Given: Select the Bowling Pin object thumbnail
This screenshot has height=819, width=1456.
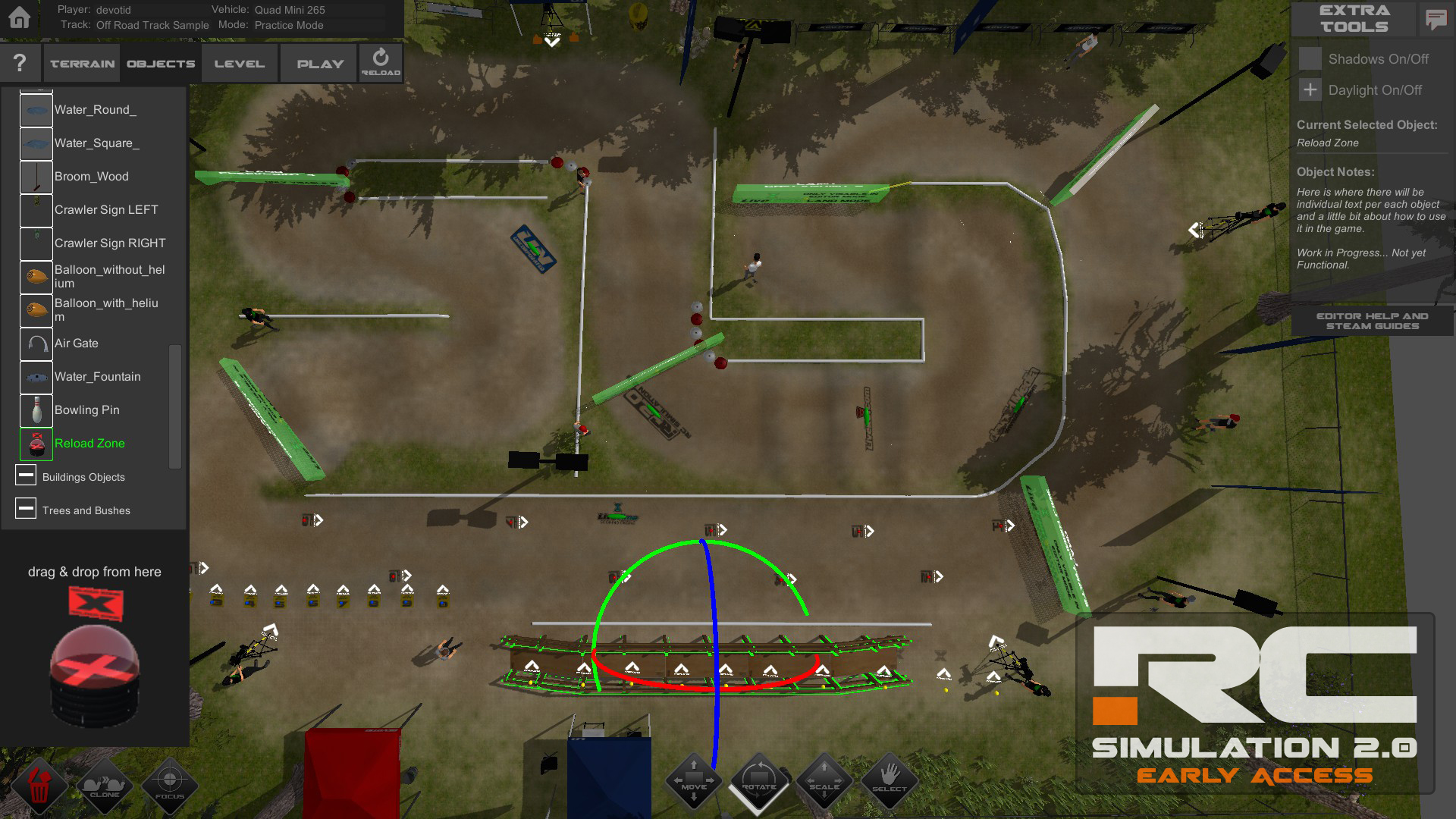Looking at the screenshot, I should 36,409.
